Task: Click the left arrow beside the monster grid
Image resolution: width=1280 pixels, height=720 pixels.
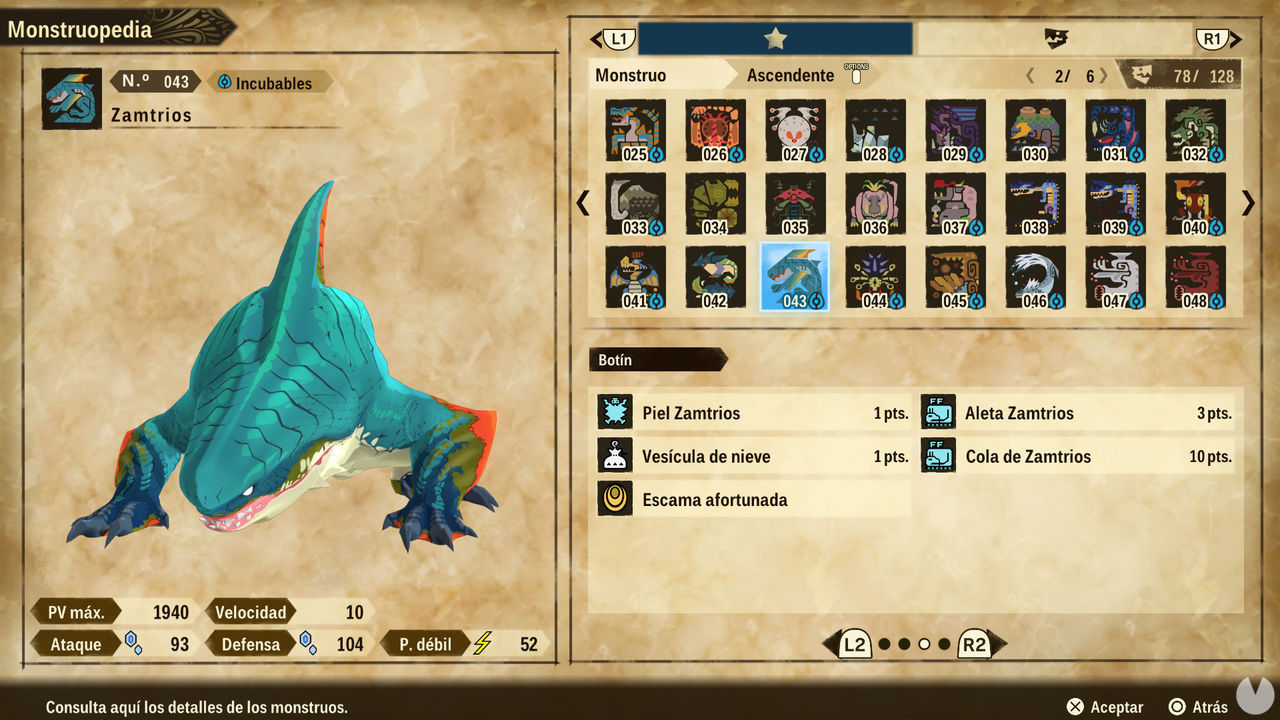Action: pyautogui.click(x=583, y=203)
